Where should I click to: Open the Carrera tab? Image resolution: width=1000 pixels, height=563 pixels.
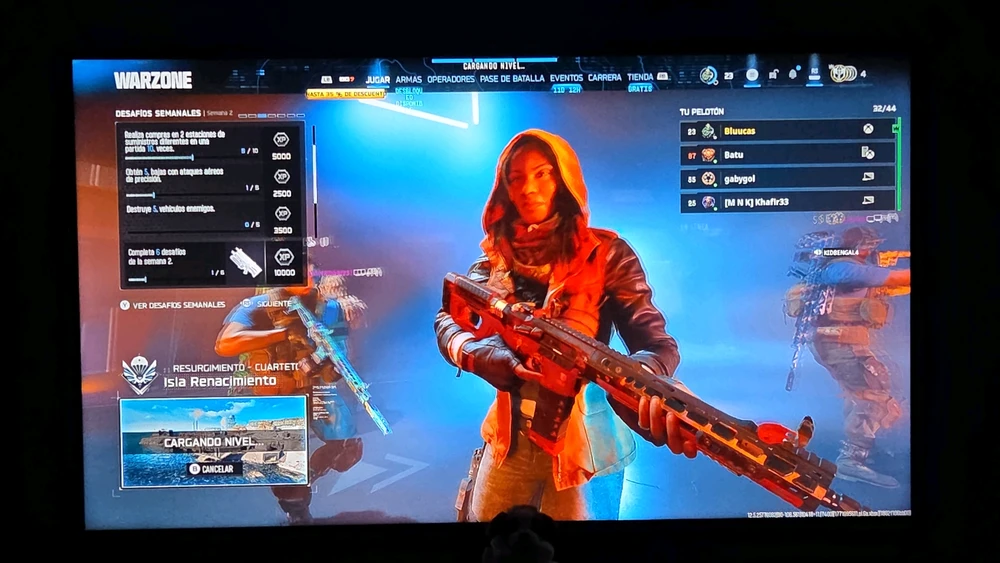point(604,78)
